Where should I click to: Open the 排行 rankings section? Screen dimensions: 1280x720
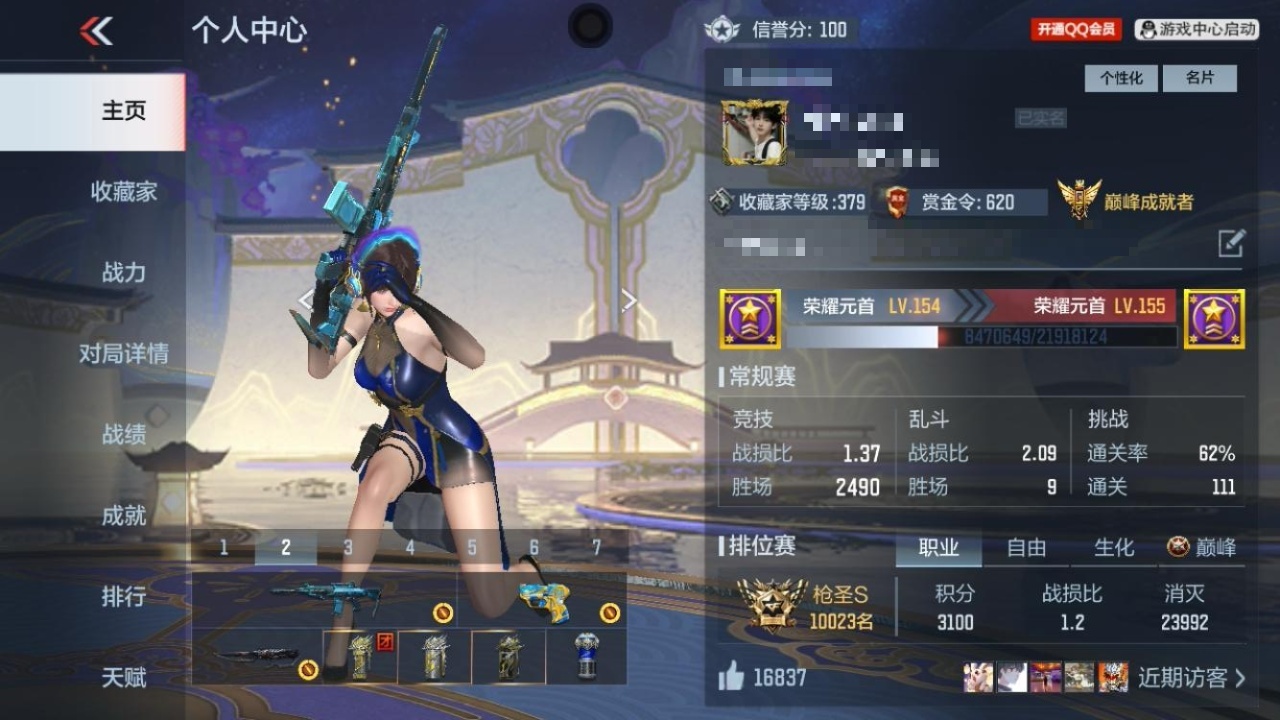pyautogui.click(x=123, y=597)
